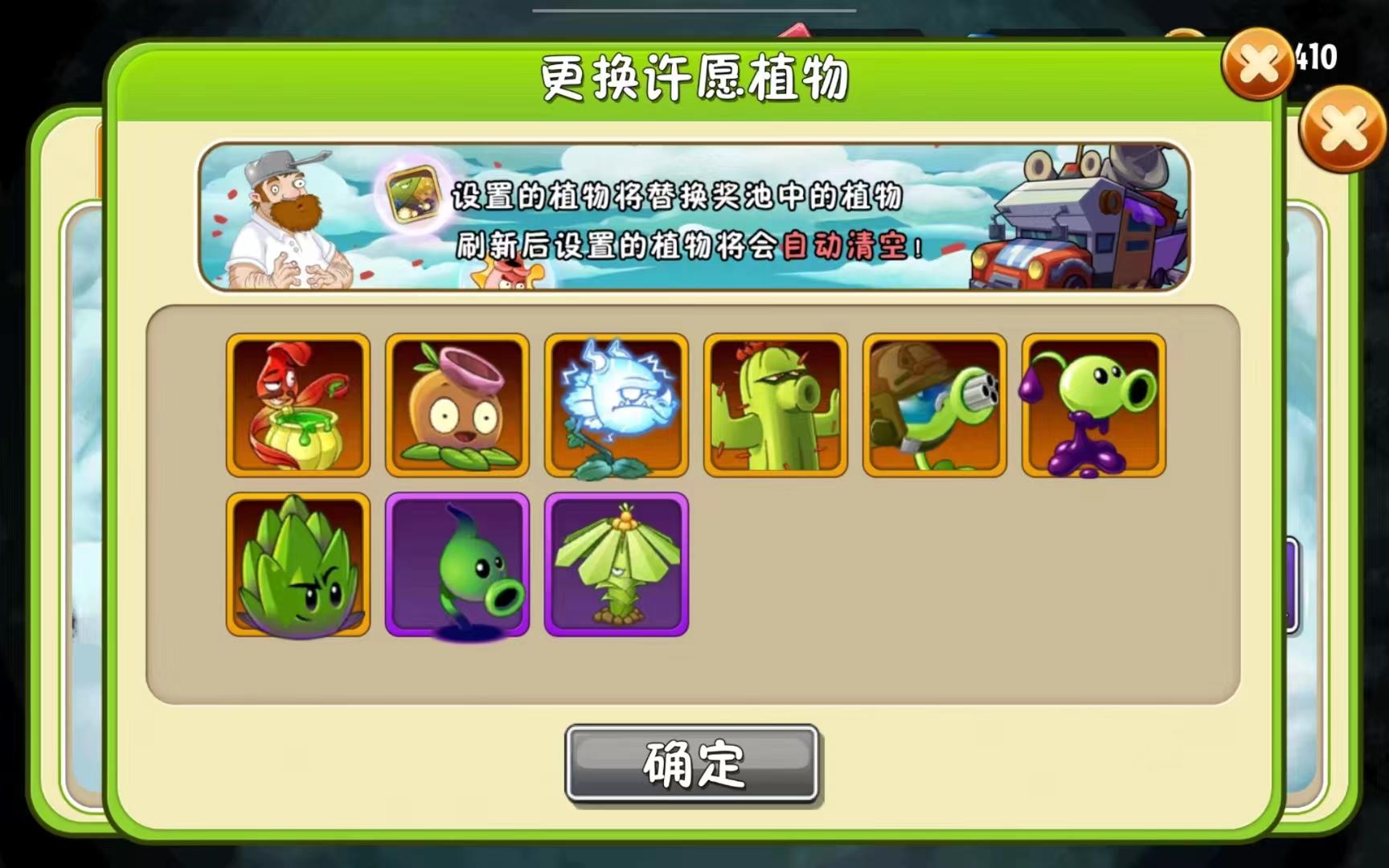Select the Sweet Potato plant icon
This screenshot has height=868, width=1389.
click(456, 405)
